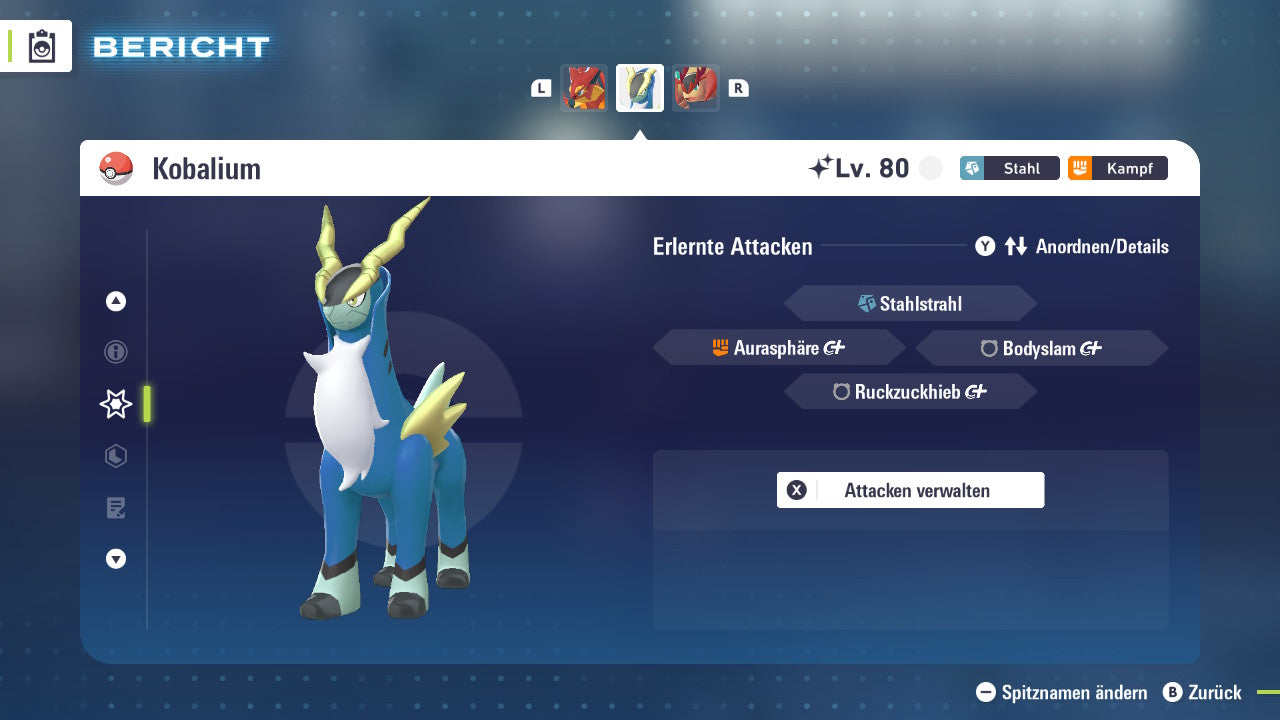Select the notes document icon in sidebar
Image resolution: width=1280 pixels, height=720 pixels.
click(115, 508)
